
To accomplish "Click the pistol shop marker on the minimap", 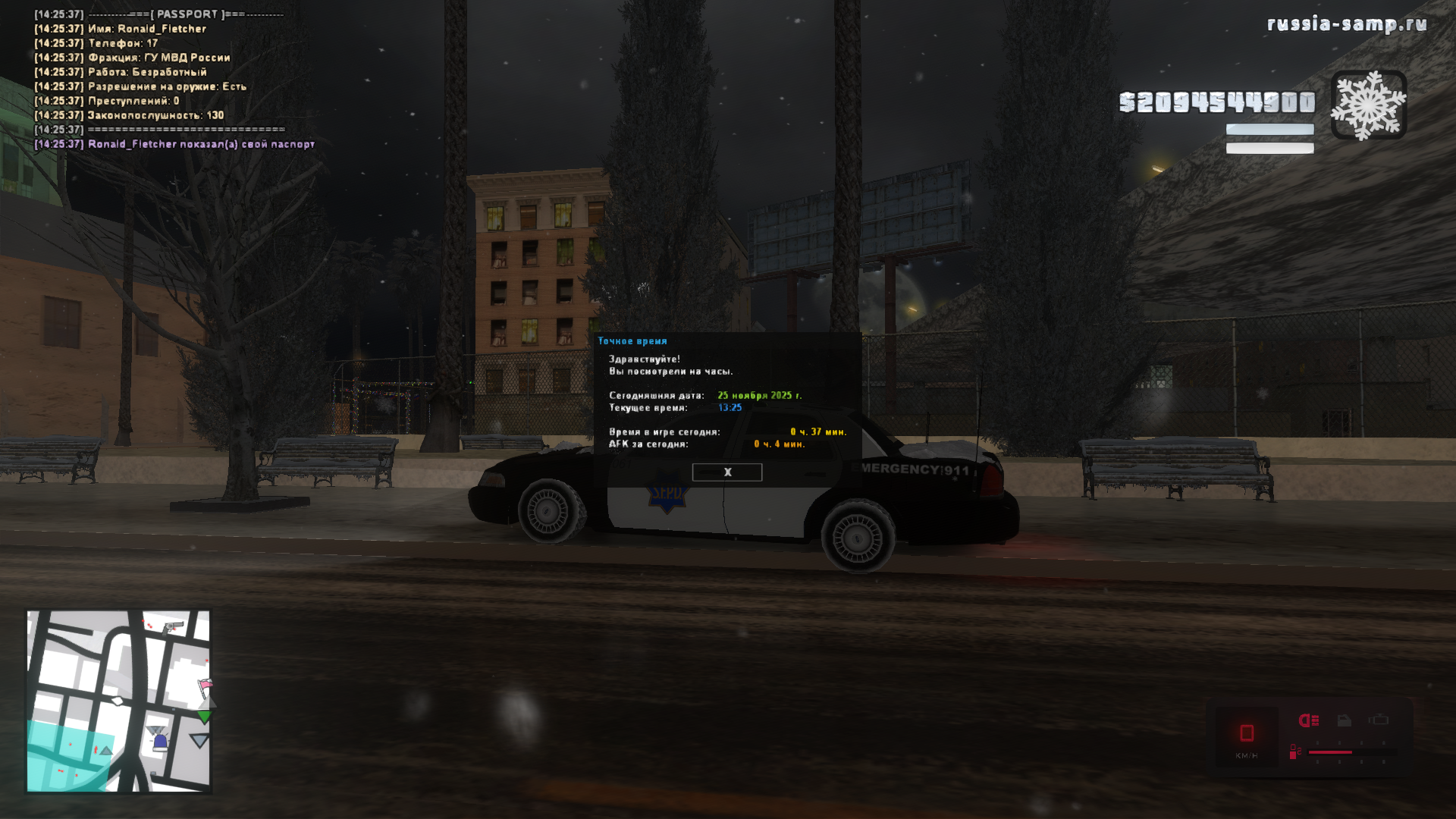I will (174, 626).
